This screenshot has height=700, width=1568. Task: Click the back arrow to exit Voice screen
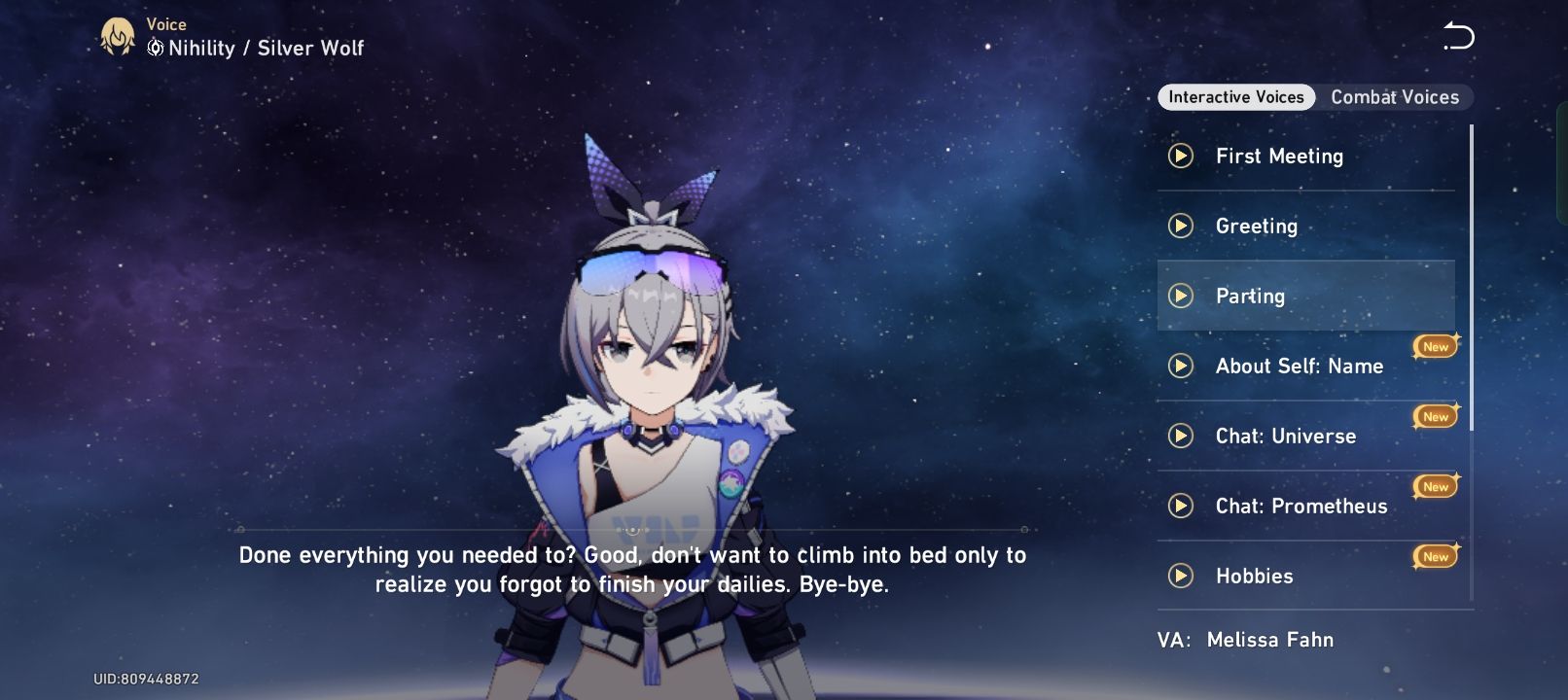pos(1456,37)
